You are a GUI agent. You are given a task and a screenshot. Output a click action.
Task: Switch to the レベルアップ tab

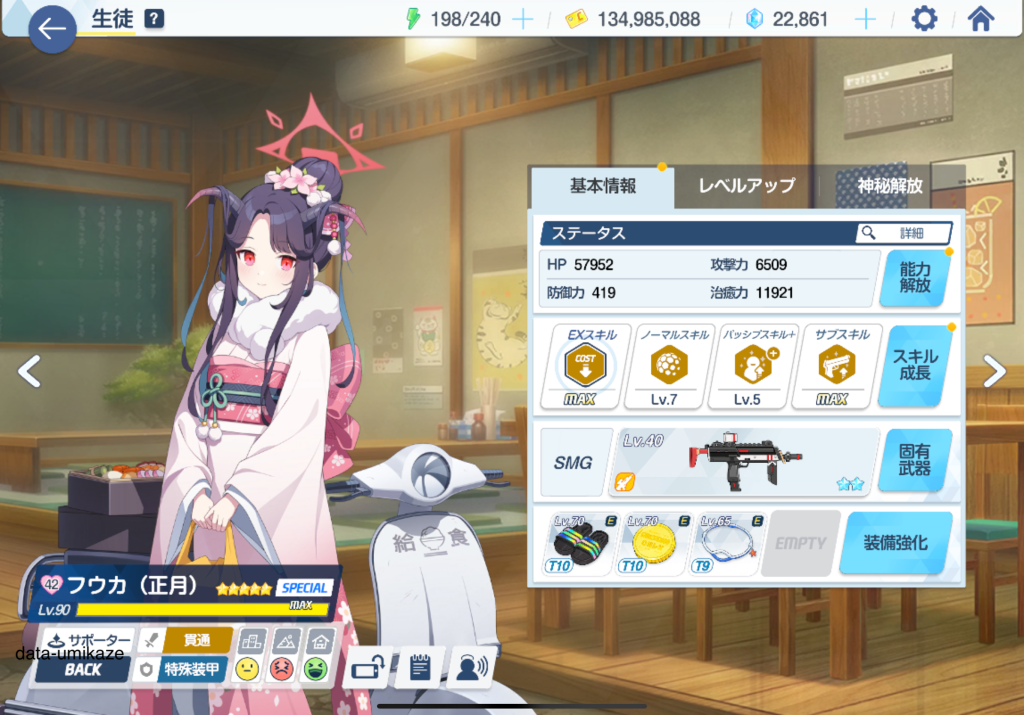[746, 186]
